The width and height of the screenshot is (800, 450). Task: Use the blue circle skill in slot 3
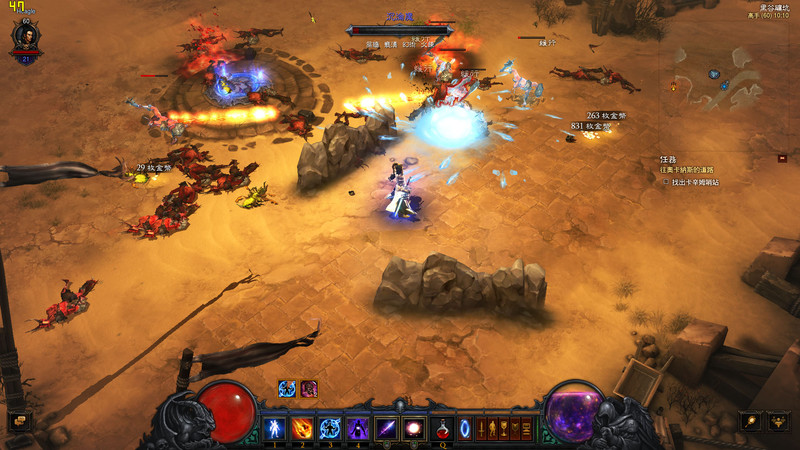pyautogui.click(x=329, y=429)
